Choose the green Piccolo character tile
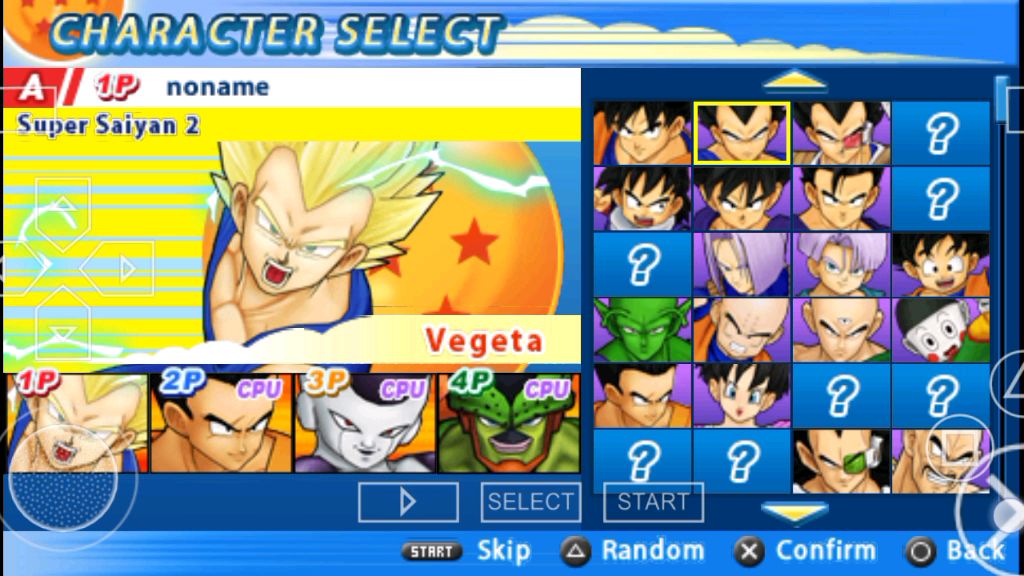Image resolution: width=1024 pixels, height=576 pixels. pyautogui.click(x=642, y=329)
